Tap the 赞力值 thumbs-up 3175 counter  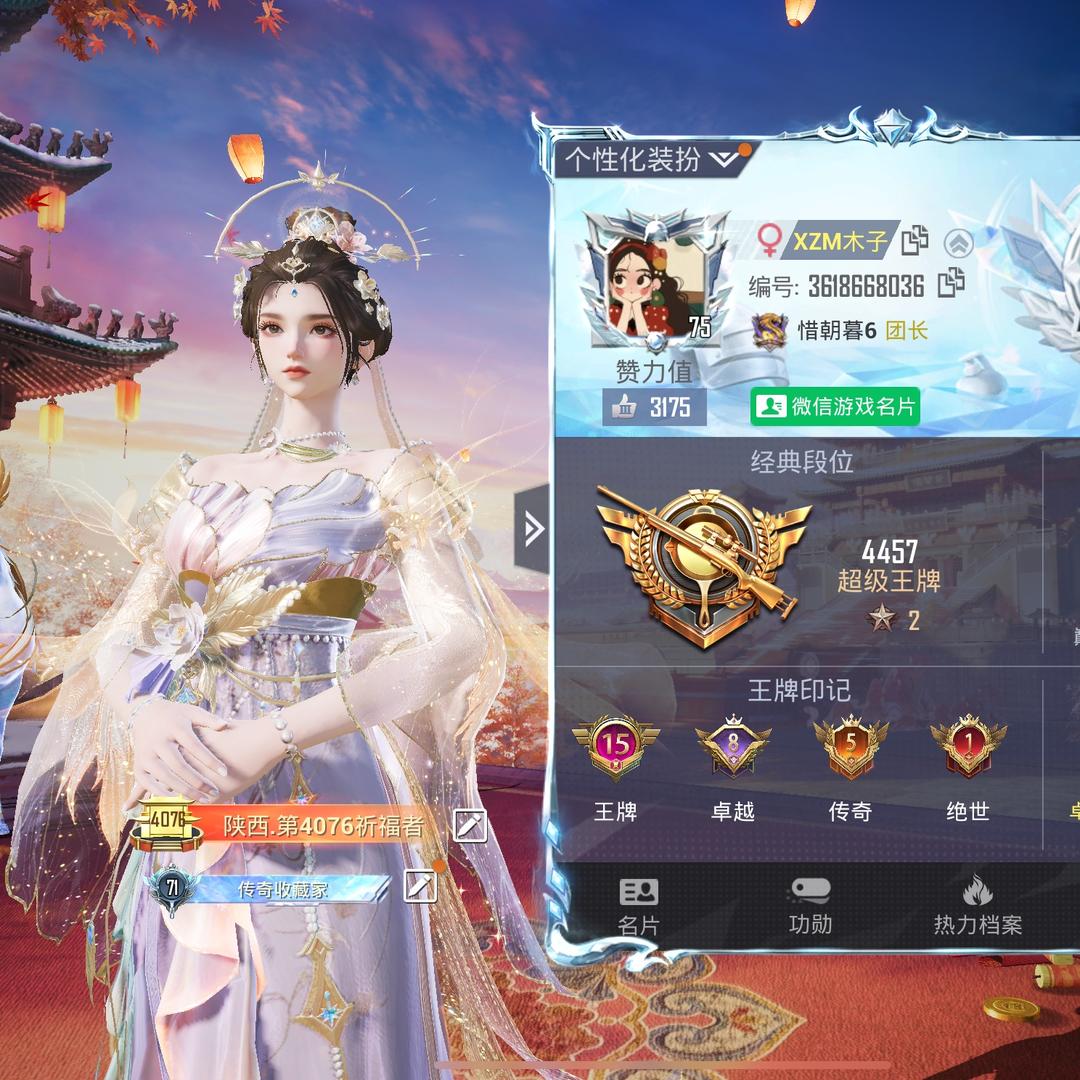(x=655, y=407)
